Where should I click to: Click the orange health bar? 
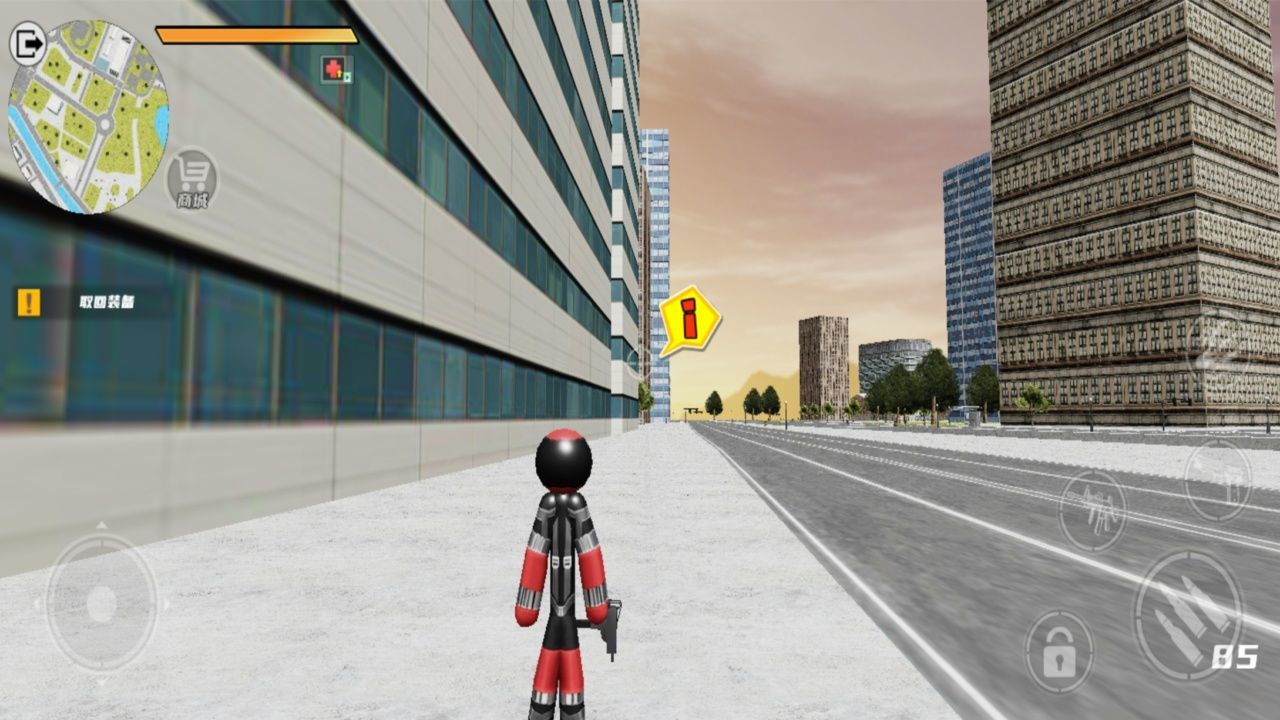[256, 33]
